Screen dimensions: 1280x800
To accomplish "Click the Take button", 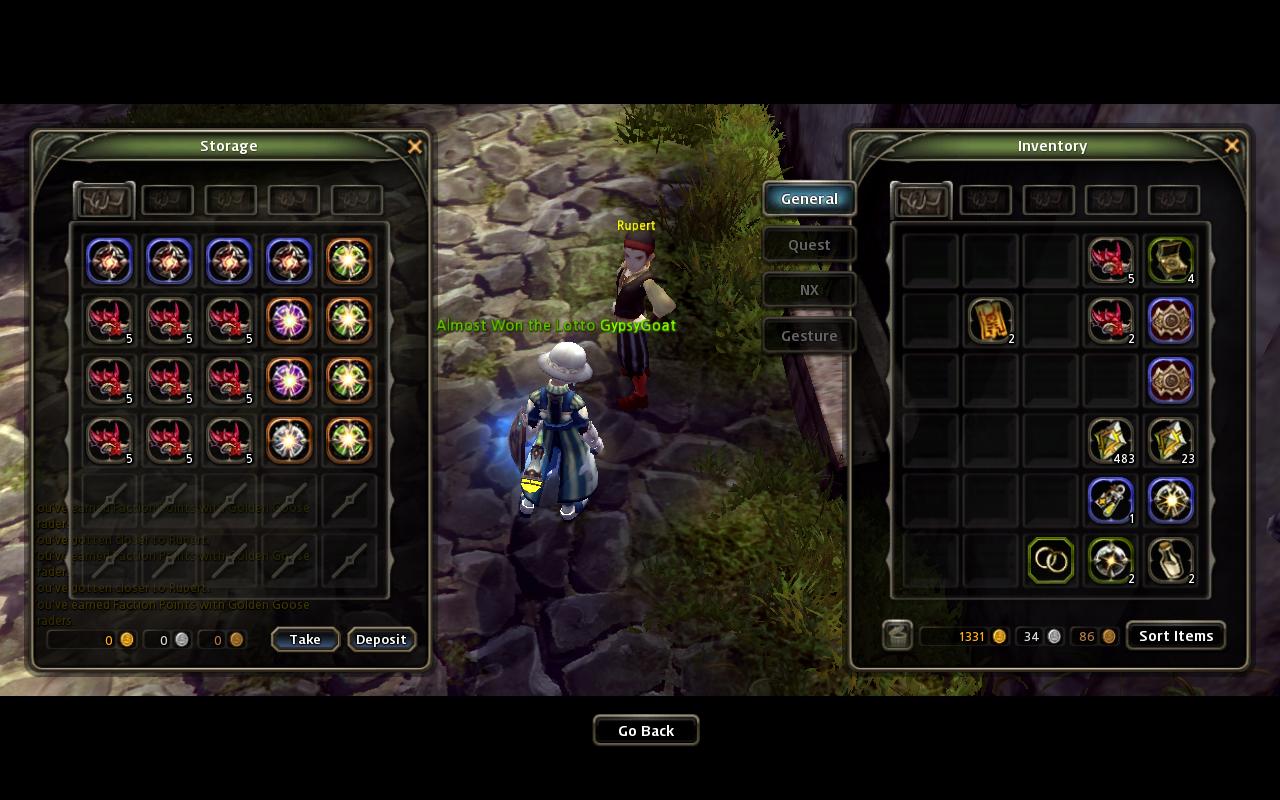I will tap(305, 640).
